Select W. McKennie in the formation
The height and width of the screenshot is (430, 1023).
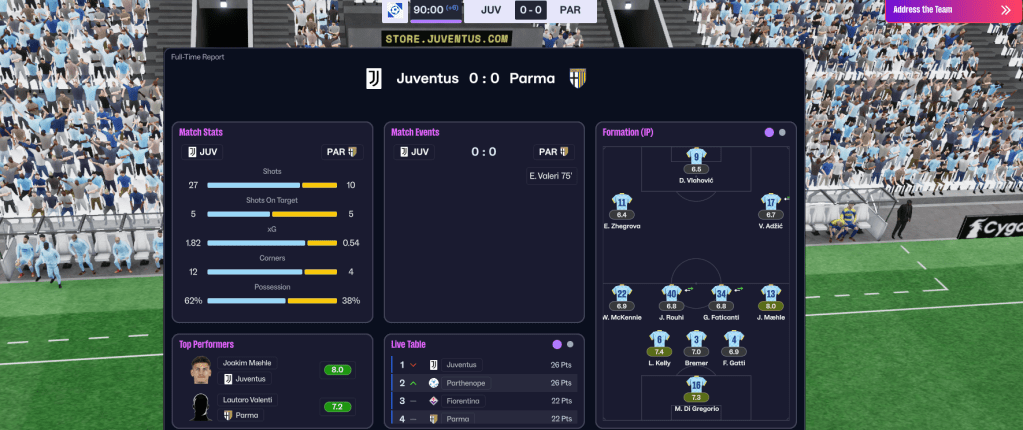point(621,295)
